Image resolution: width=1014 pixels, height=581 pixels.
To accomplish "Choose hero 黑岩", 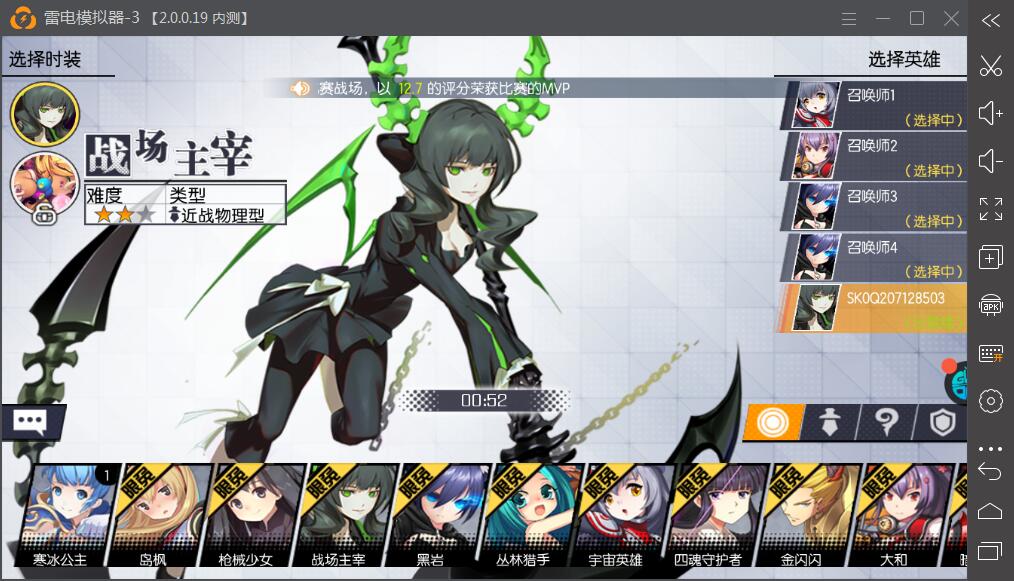I will point(428,510).
